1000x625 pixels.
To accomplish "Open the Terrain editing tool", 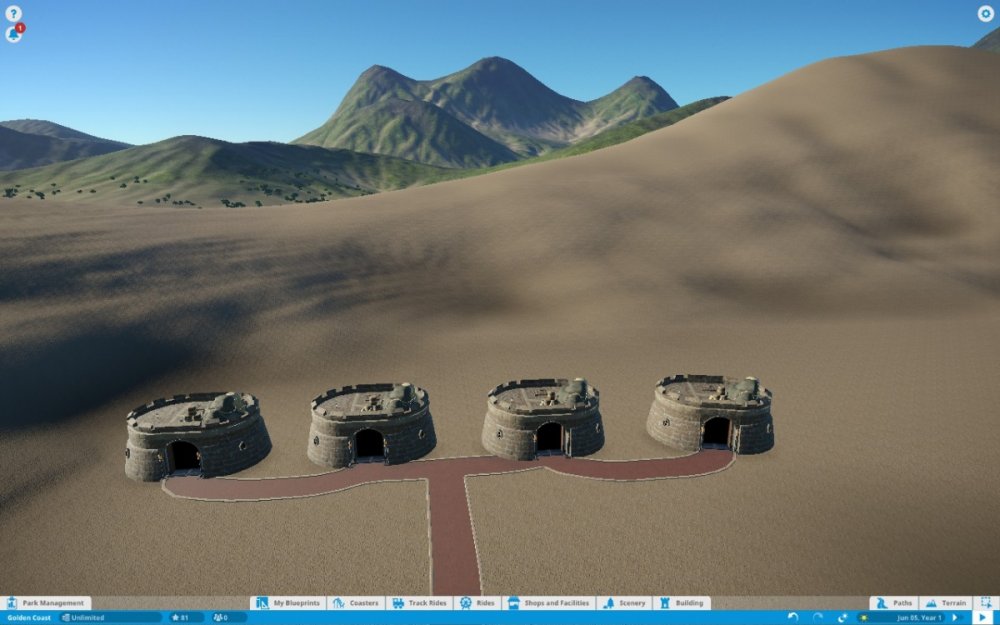I will 946,603.
